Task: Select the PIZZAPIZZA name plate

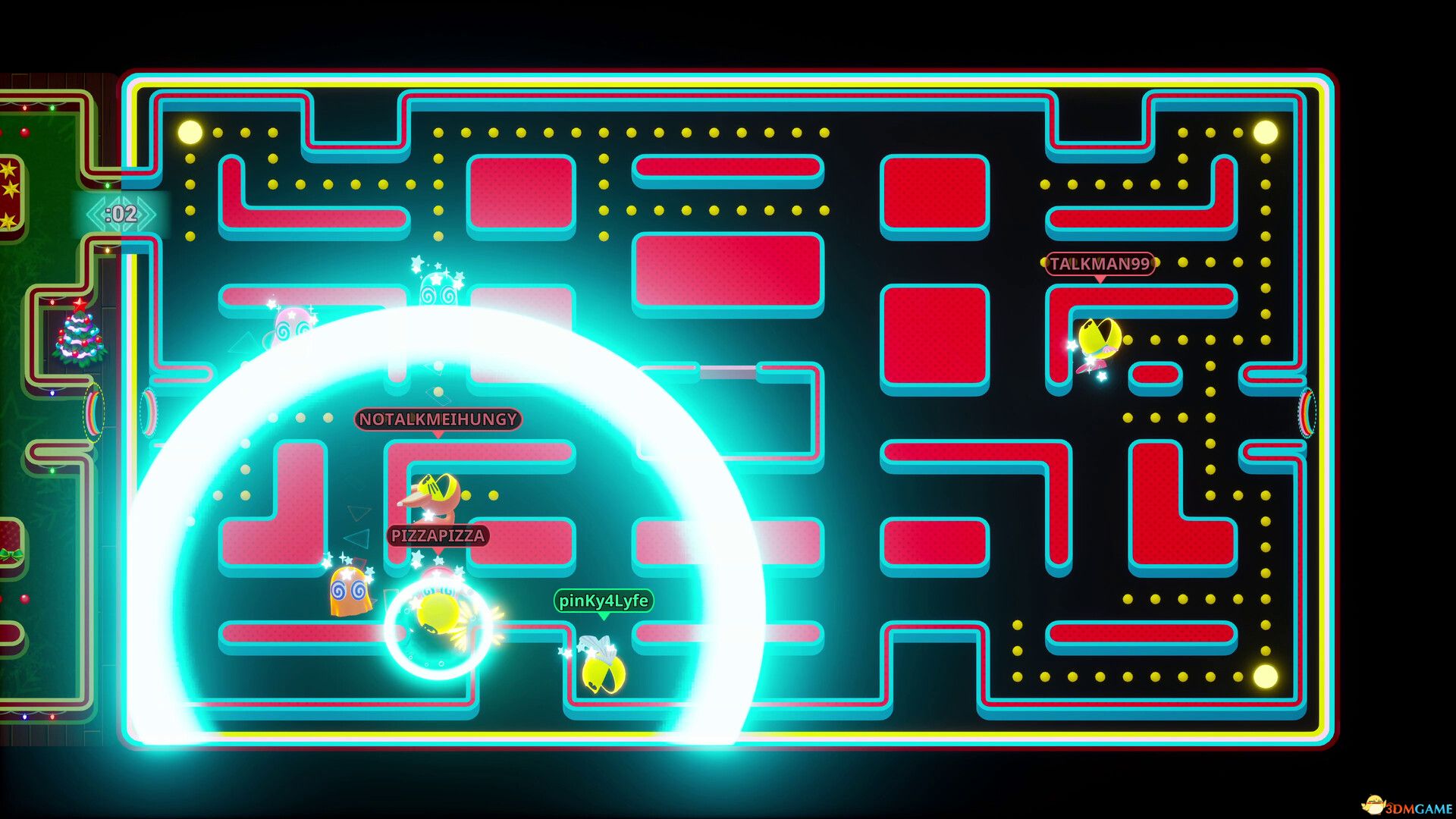Action: (438, 535)
